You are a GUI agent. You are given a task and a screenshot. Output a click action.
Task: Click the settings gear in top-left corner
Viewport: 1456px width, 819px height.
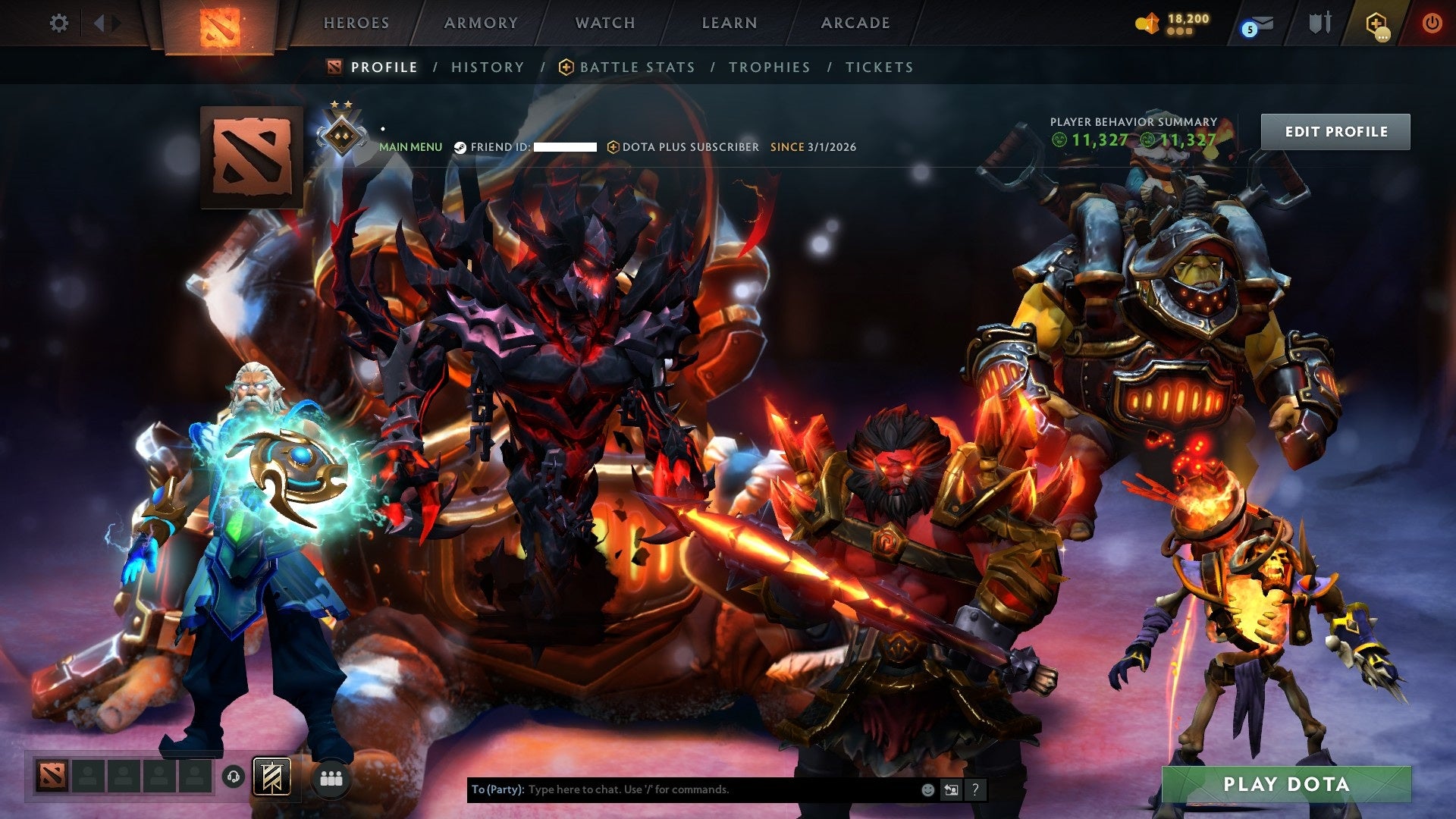click(x=57, y=24)
